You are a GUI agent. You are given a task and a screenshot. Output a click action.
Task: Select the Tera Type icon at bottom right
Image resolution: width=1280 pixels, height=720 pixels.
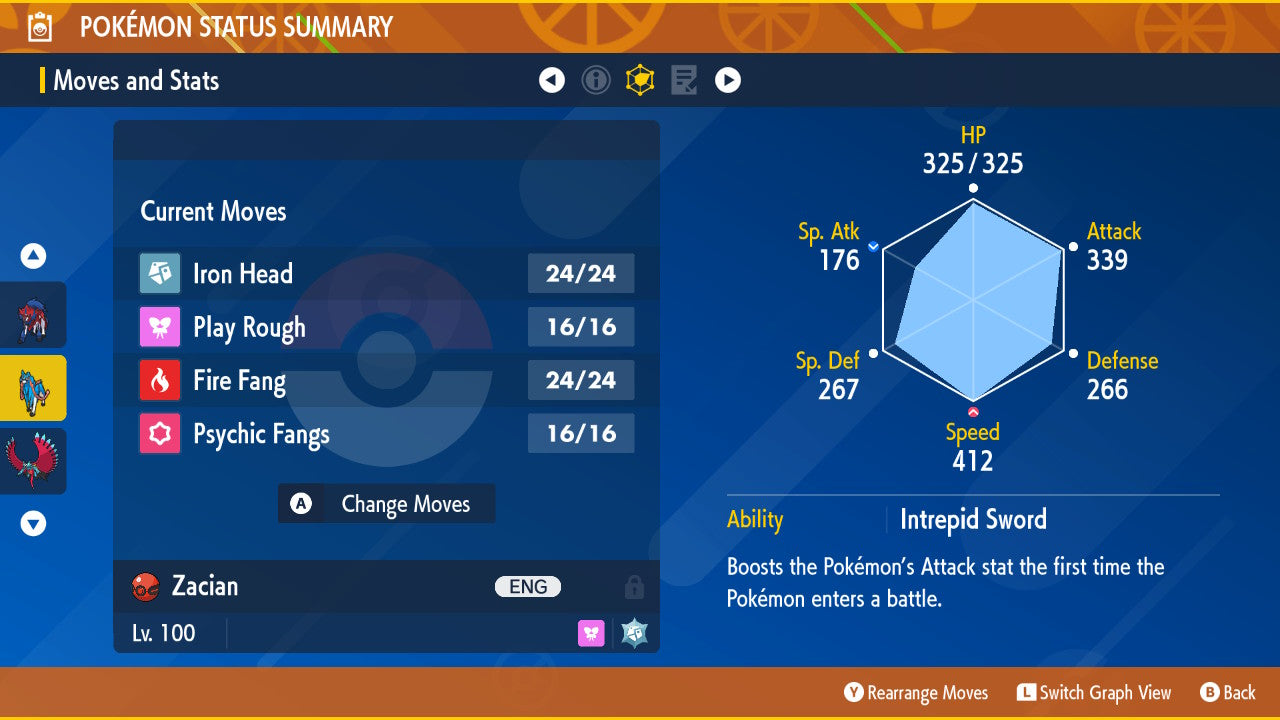[x=633, y=632]
